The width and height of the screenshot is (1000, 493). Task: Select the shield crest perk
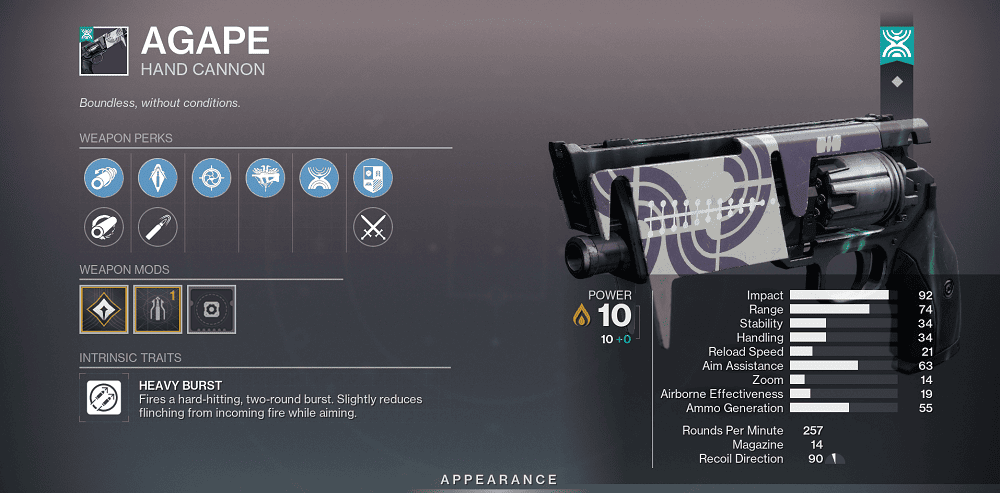point(373,179)
